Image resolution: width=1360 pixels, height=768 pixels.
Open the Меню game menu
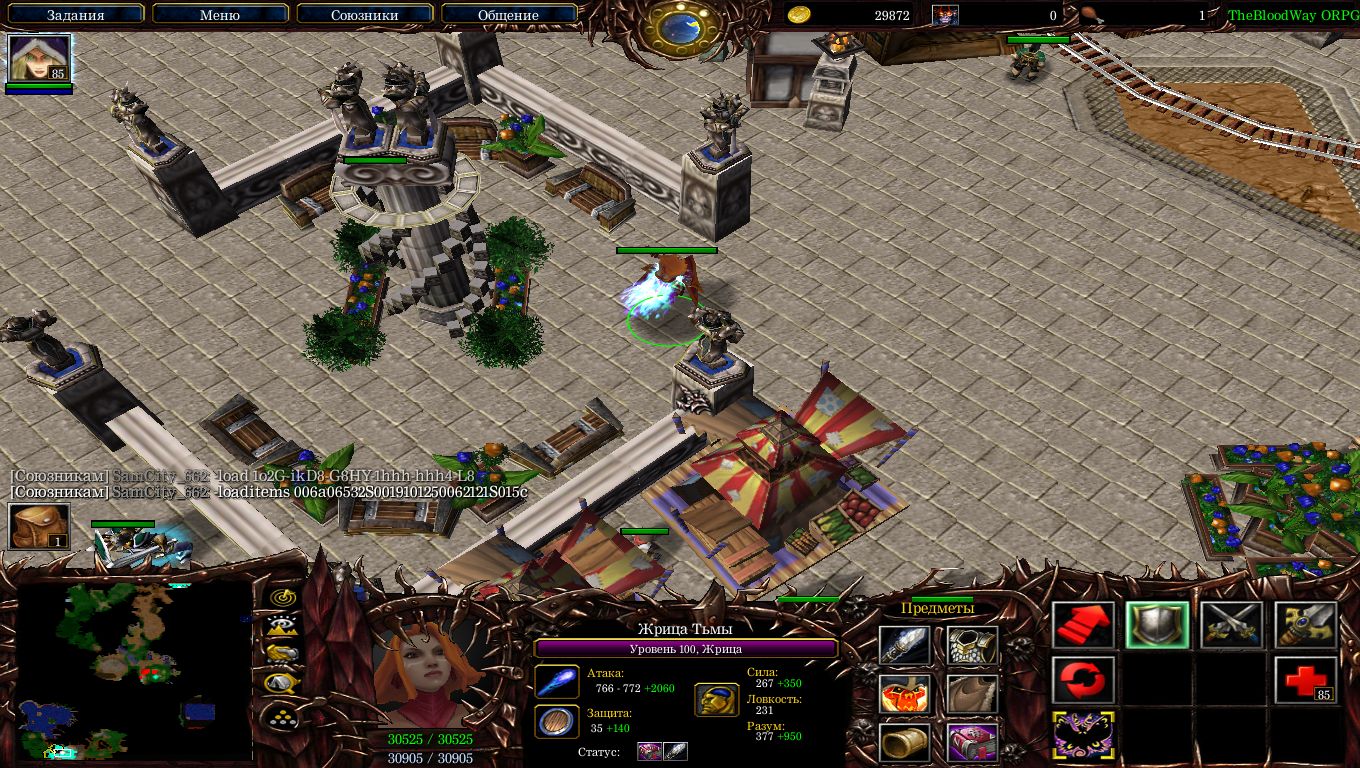pos(219,15)
